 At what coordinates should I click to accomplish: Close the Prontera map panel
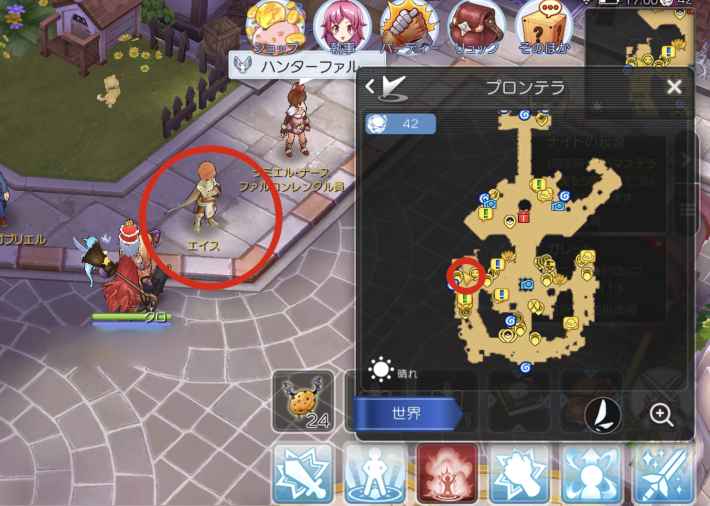673,87
